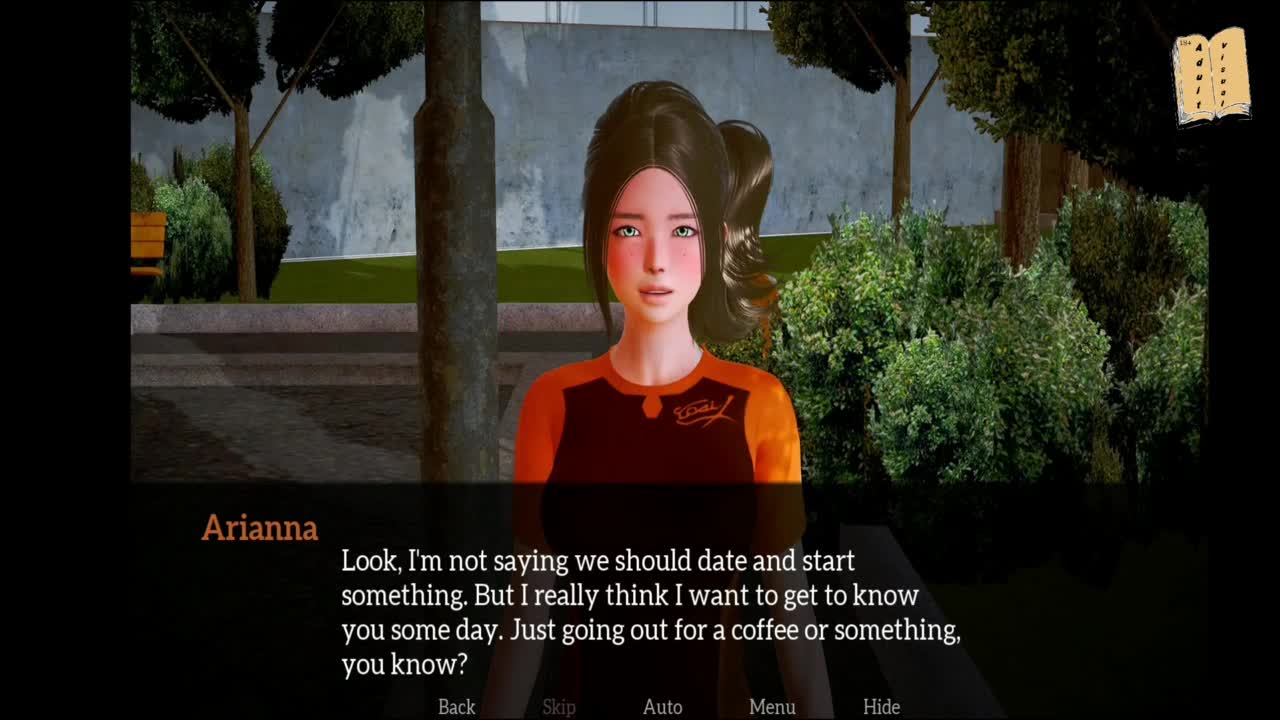Click the open book logo icon
The width and height of the screenshot is (1280, 720).
(x=1212, y=77)
